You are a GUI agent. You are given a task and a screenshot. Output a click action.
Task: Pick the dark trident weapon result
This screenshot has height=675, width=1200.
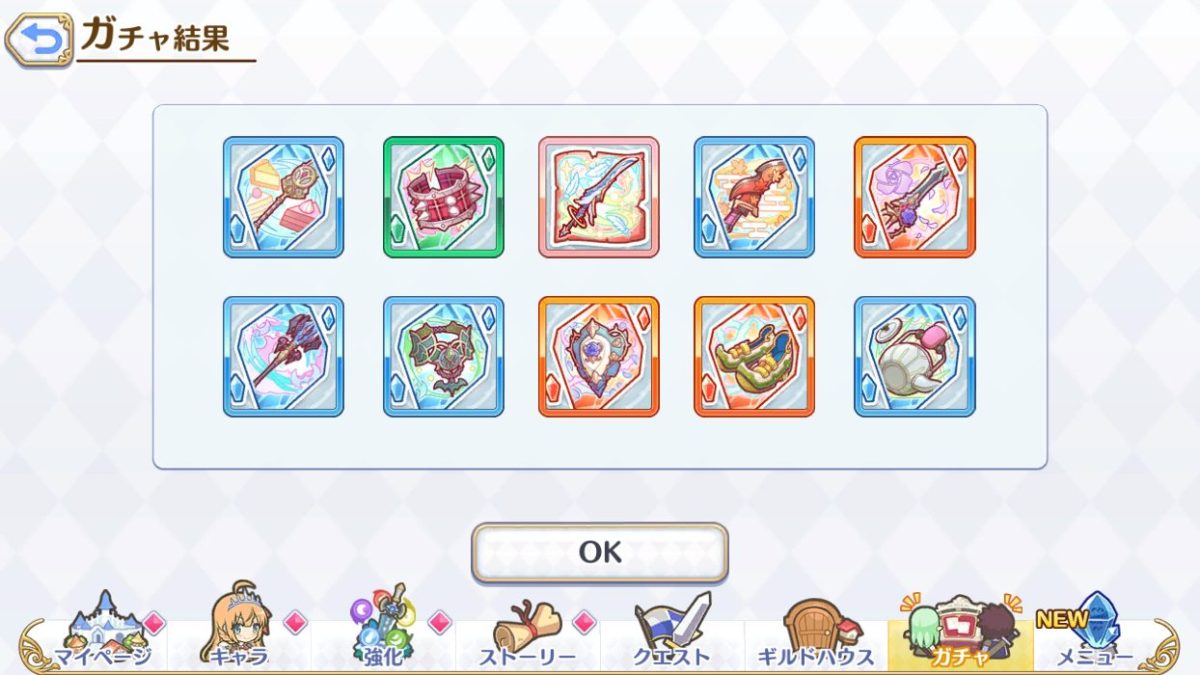(283, 356)
